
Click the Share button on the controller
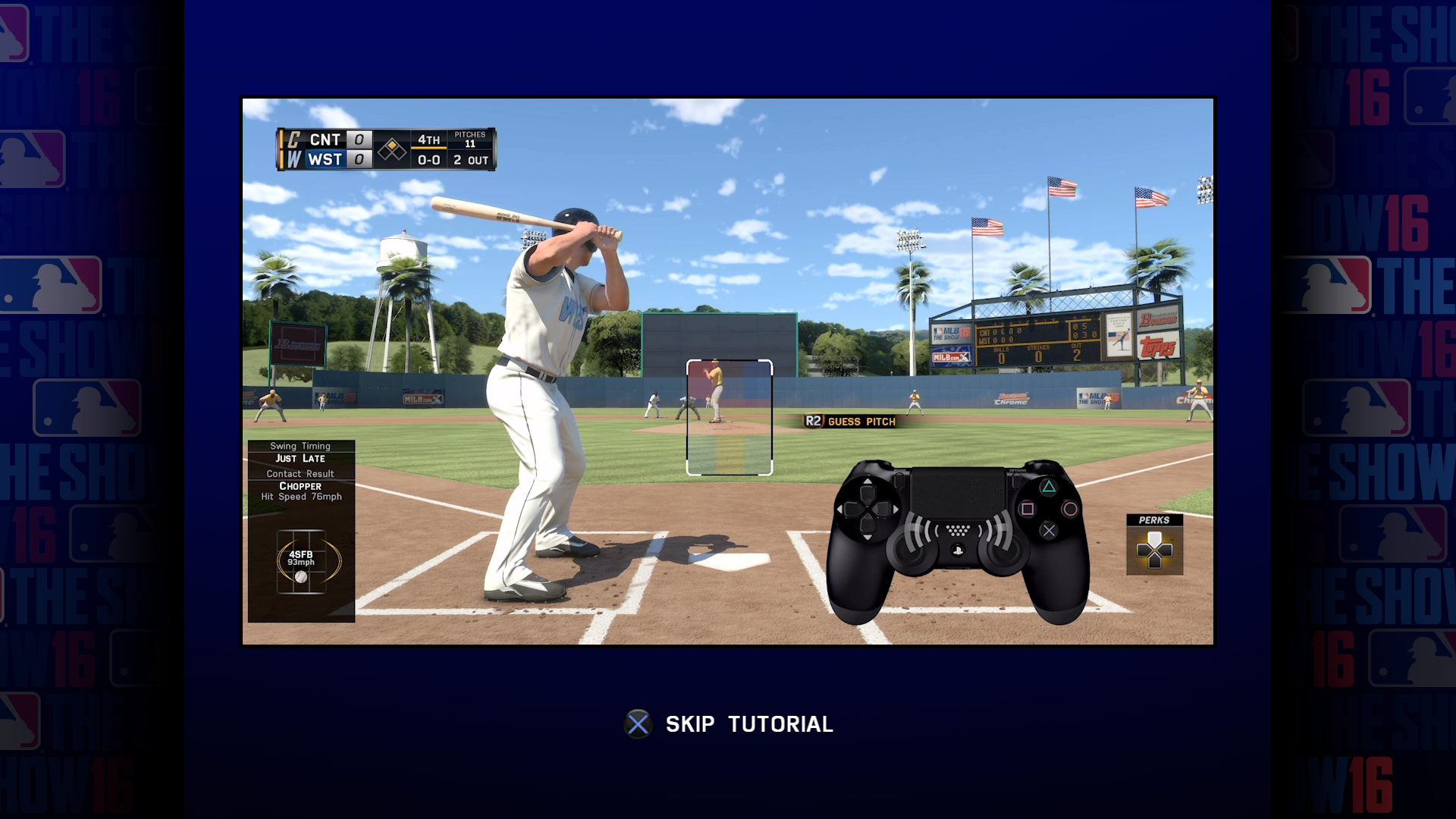[899, 480]
